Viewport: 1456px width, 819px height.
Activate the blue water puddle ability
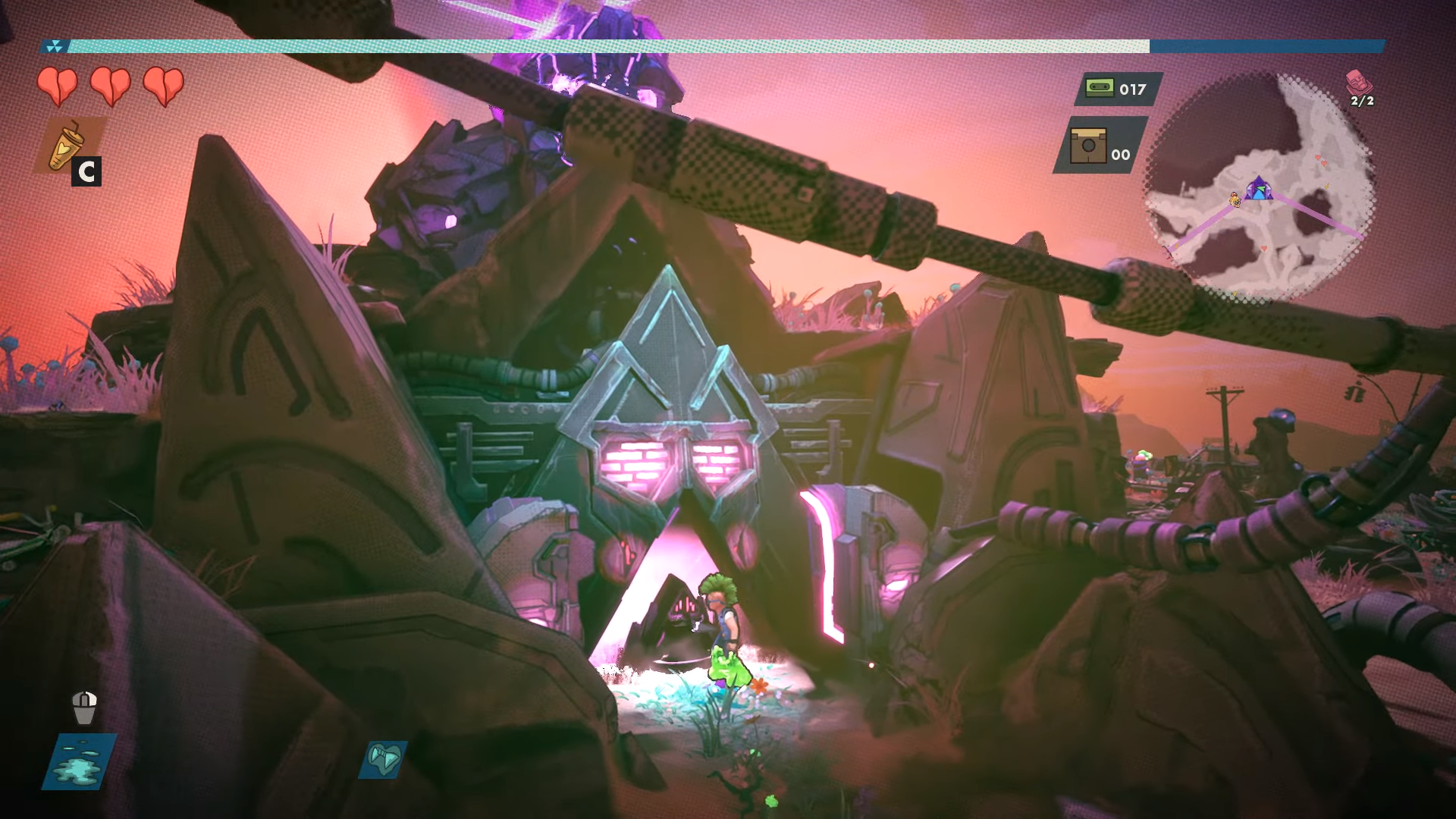(80, 761)
